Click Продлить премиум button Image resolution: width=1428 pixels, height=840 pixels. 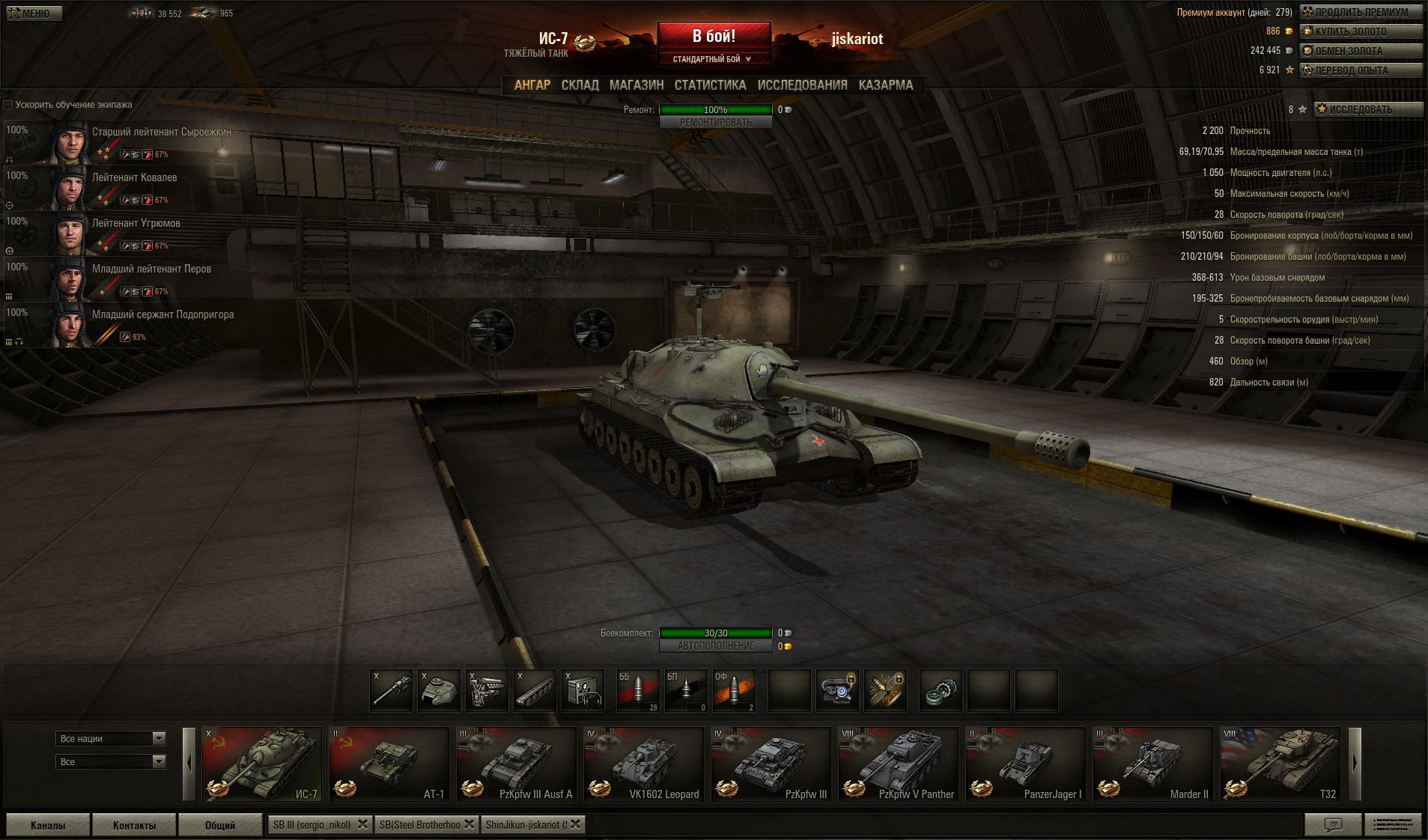coord(1361,12)
